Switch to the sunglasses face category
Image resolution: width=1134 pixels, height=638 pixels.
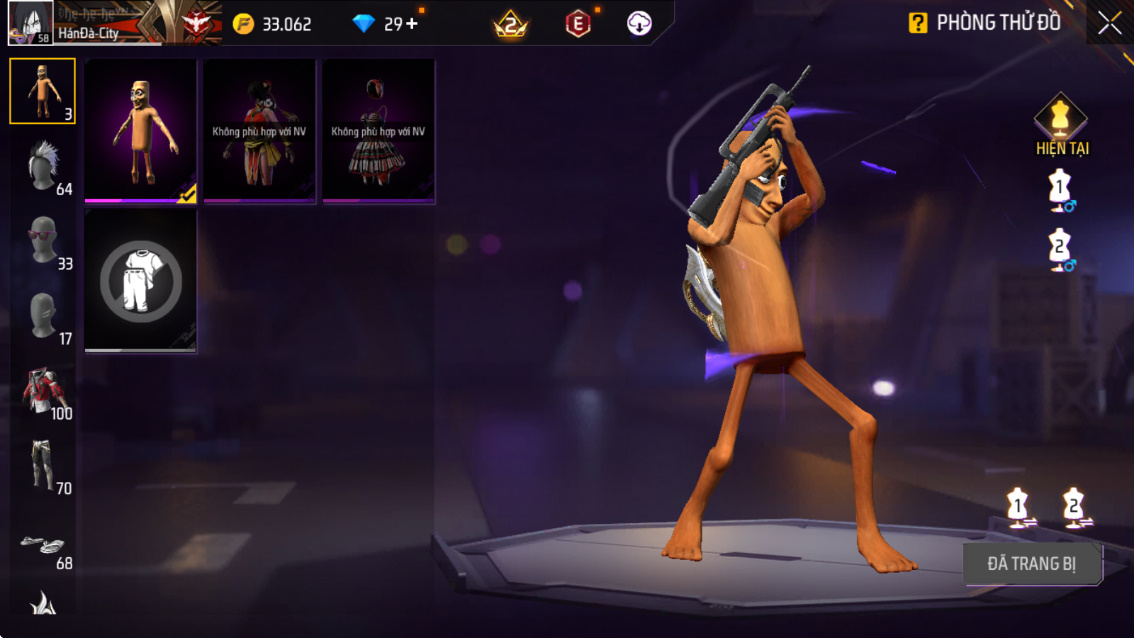(42, 241)
